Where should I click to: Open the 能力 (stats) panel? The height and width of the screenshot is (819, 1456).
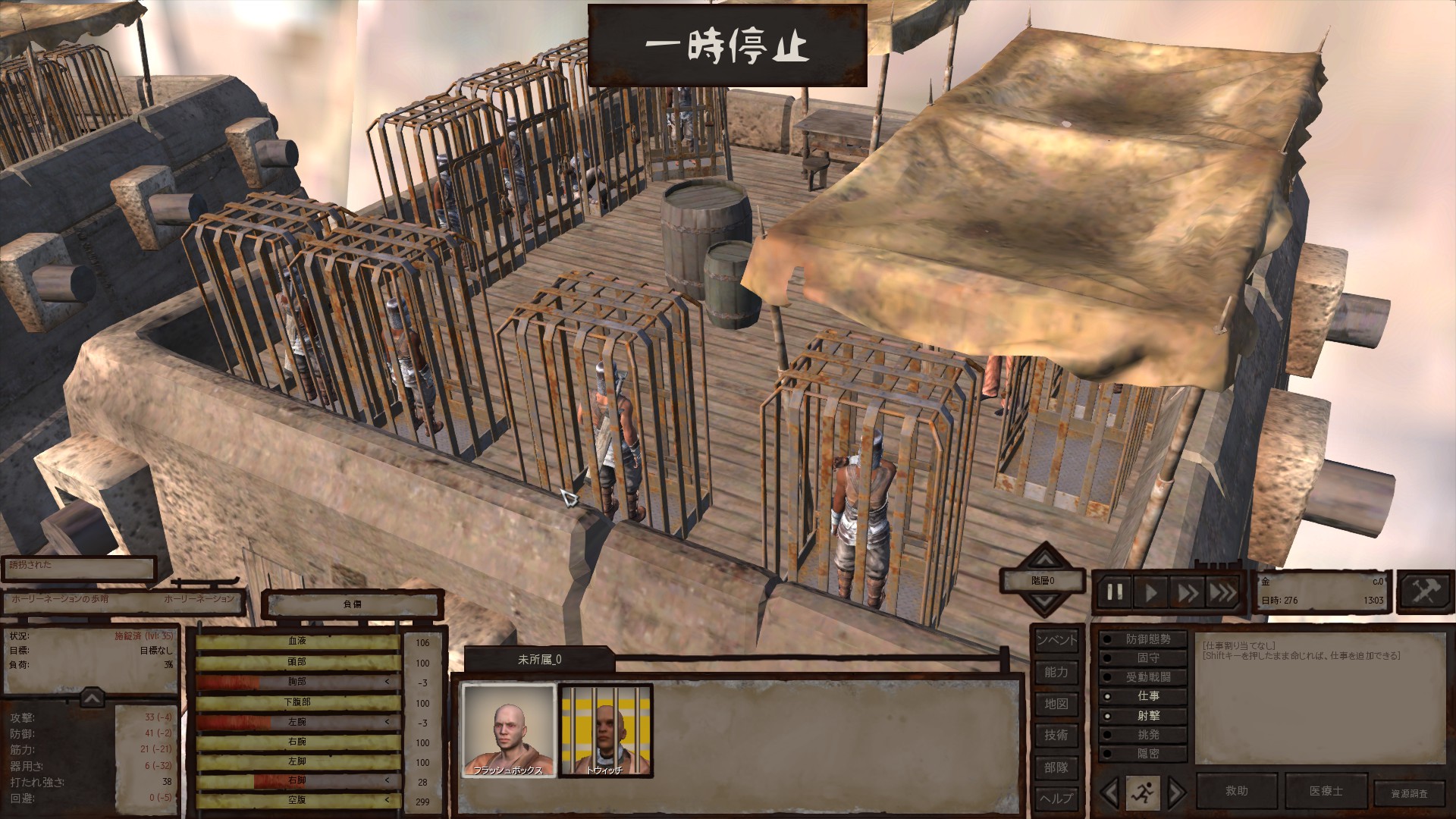click(1056, 672)
